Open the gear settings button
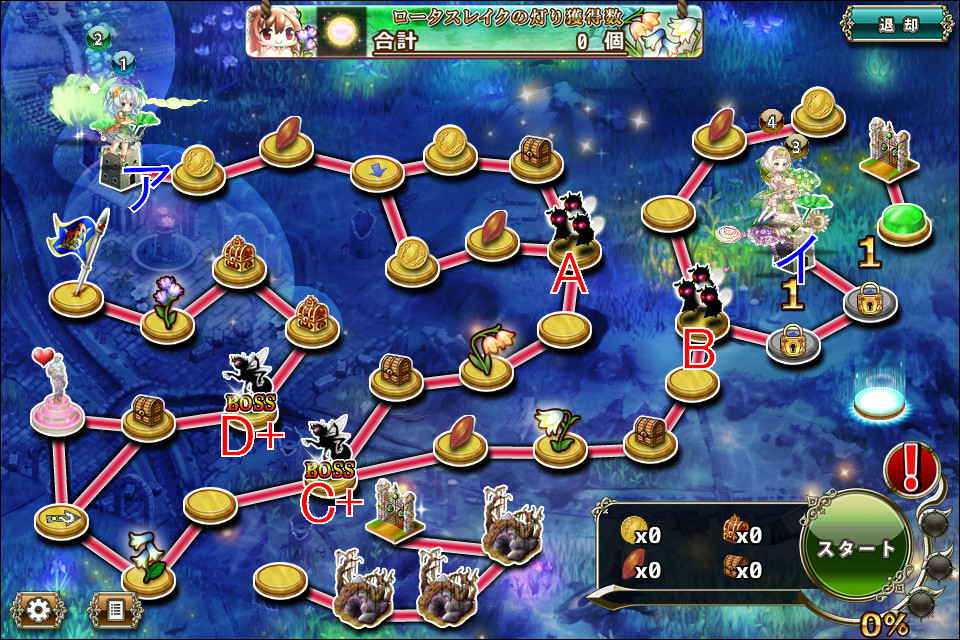The image size is (960, 640). 38,608
